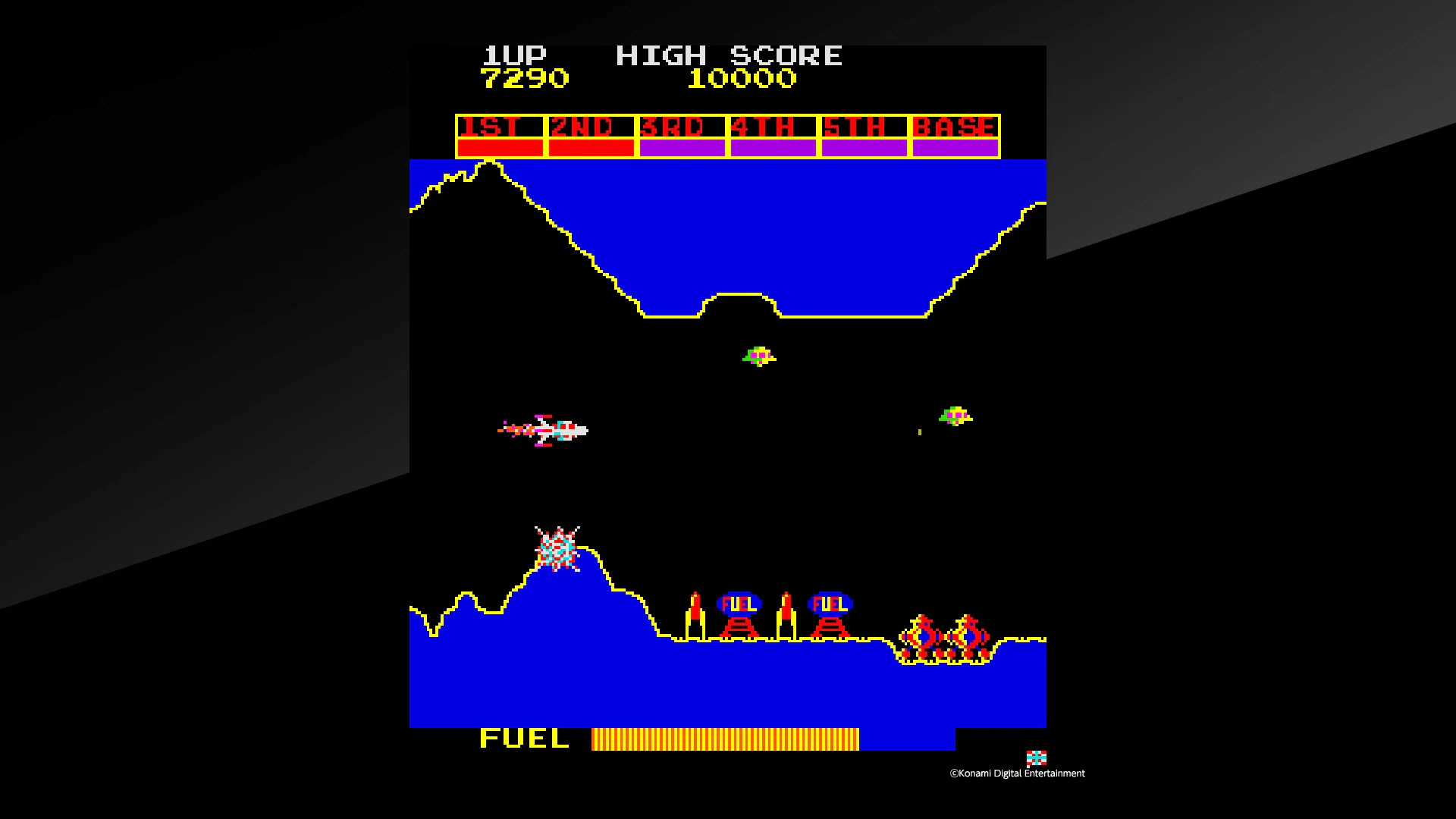Toggle the purple BASE stage indicator
Image resolution: width=1456 pixels, height=819 pixels.
coord(955,134)
